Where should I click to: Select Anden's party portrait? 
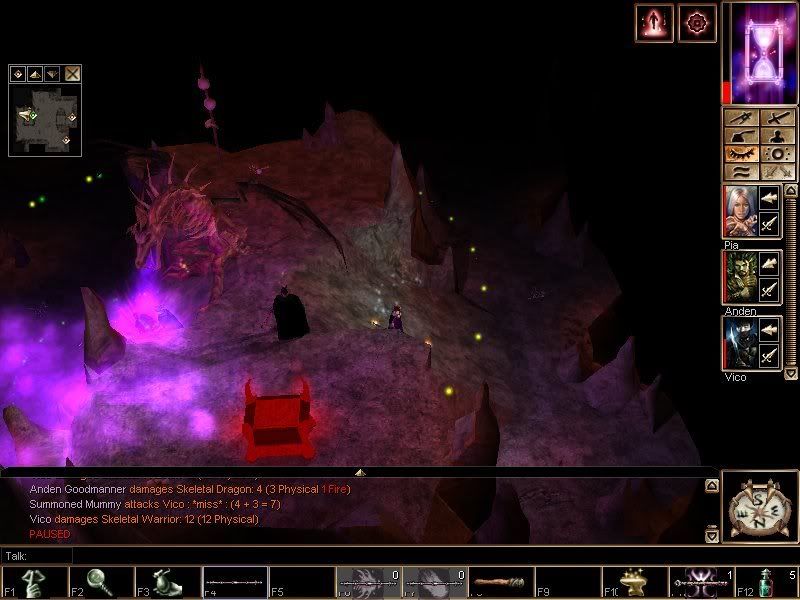[738, 278]
